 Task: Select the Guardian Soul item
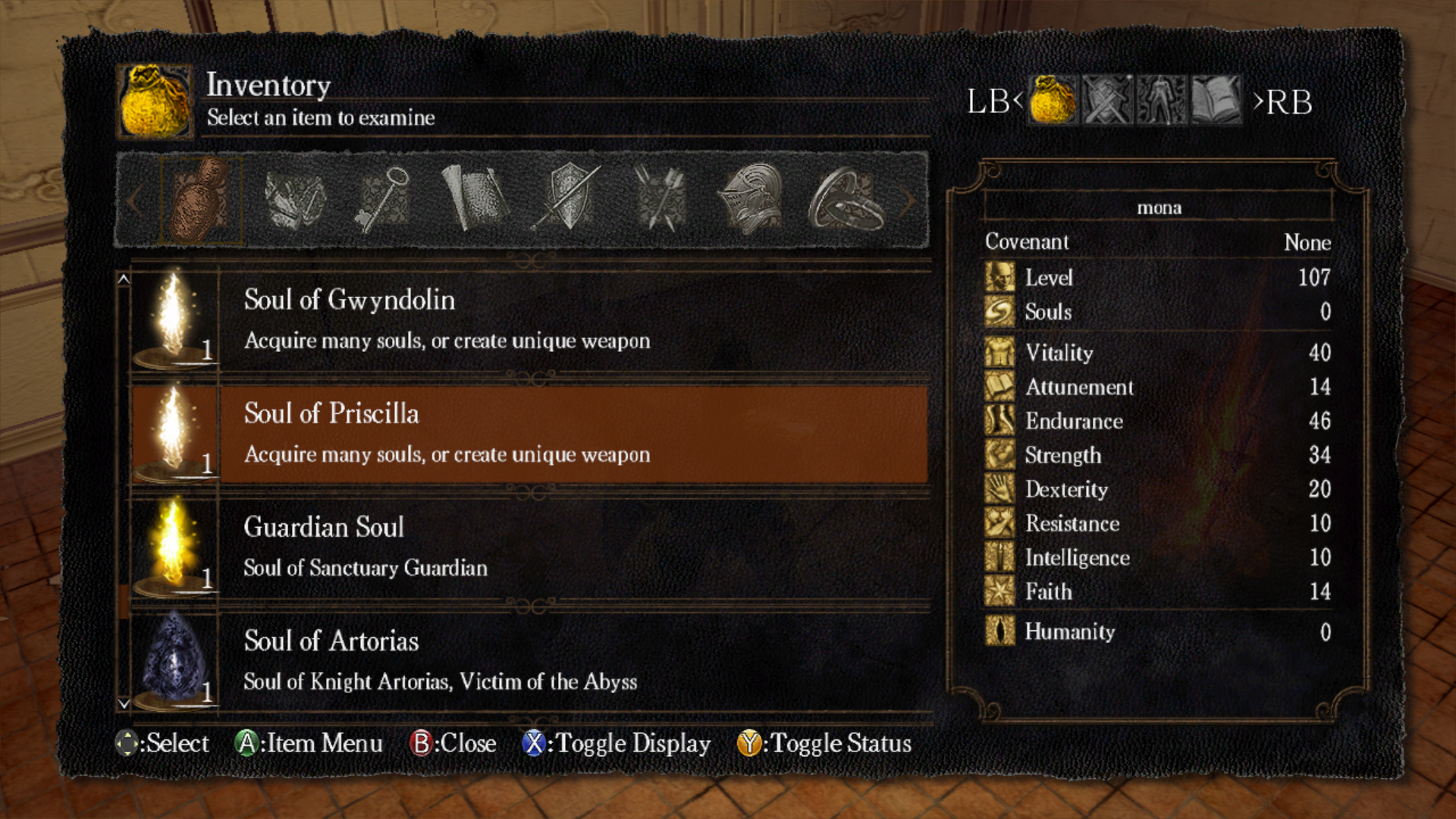pyautogui.click(x=529, y=548)
